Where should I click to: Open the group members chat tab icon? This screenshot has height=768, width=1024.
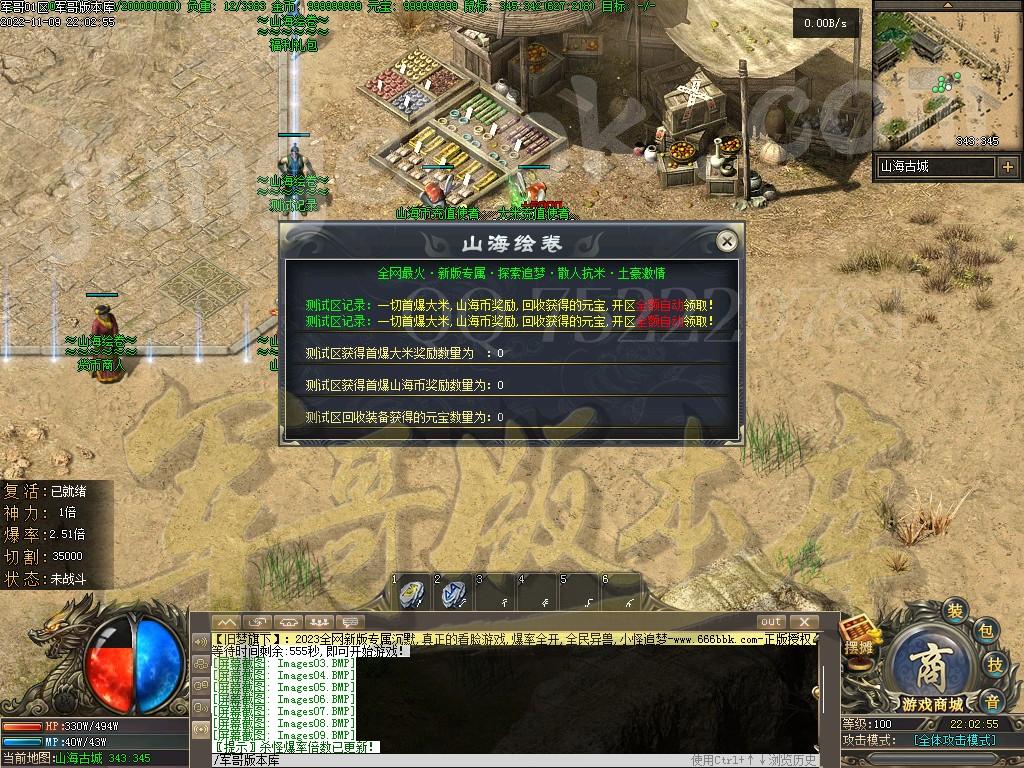coord(319,622)
